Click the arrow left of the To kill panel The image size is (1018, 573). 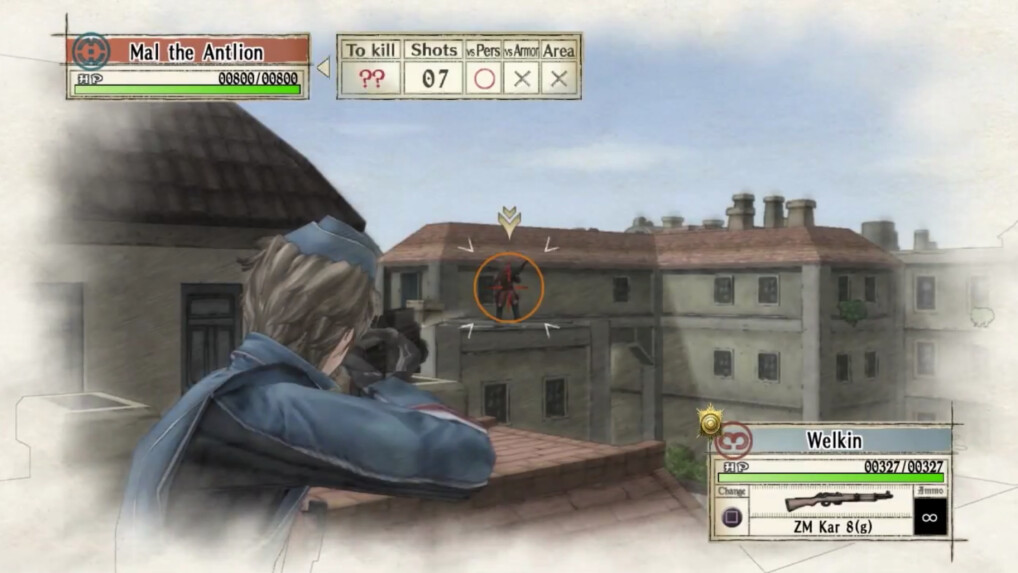tap(323, 67)
